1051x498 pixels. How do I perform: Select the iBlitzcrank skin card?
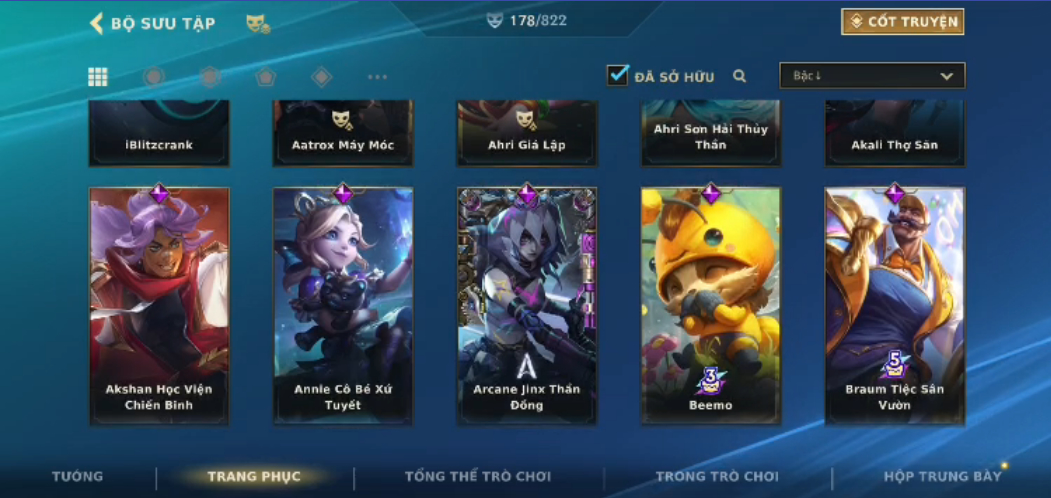tap(159, 133)
